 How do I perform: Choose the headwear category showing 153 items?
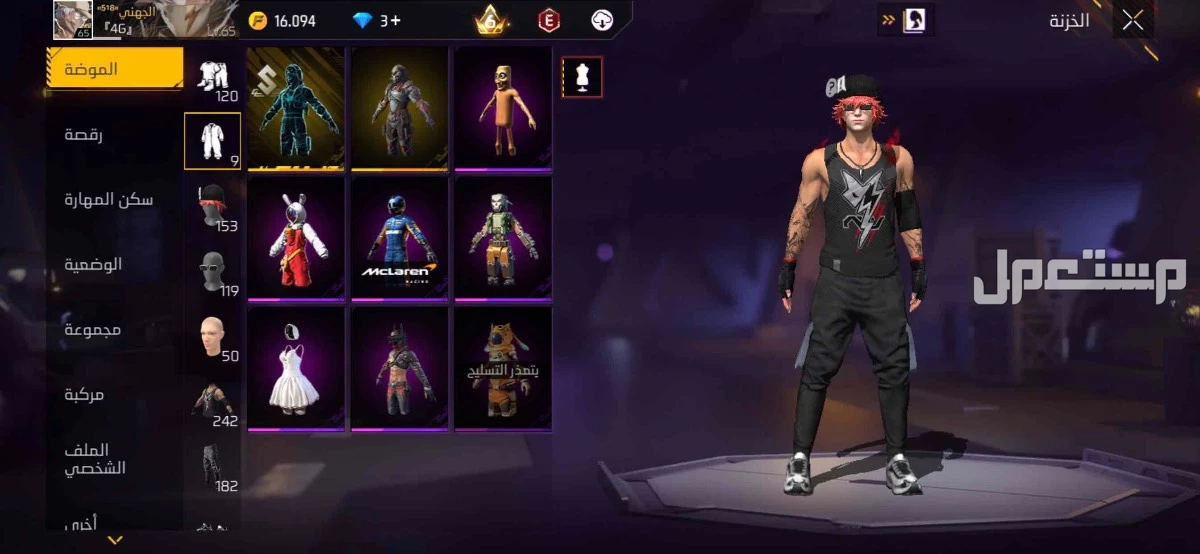pyautogui.click(x=212, y=207)
